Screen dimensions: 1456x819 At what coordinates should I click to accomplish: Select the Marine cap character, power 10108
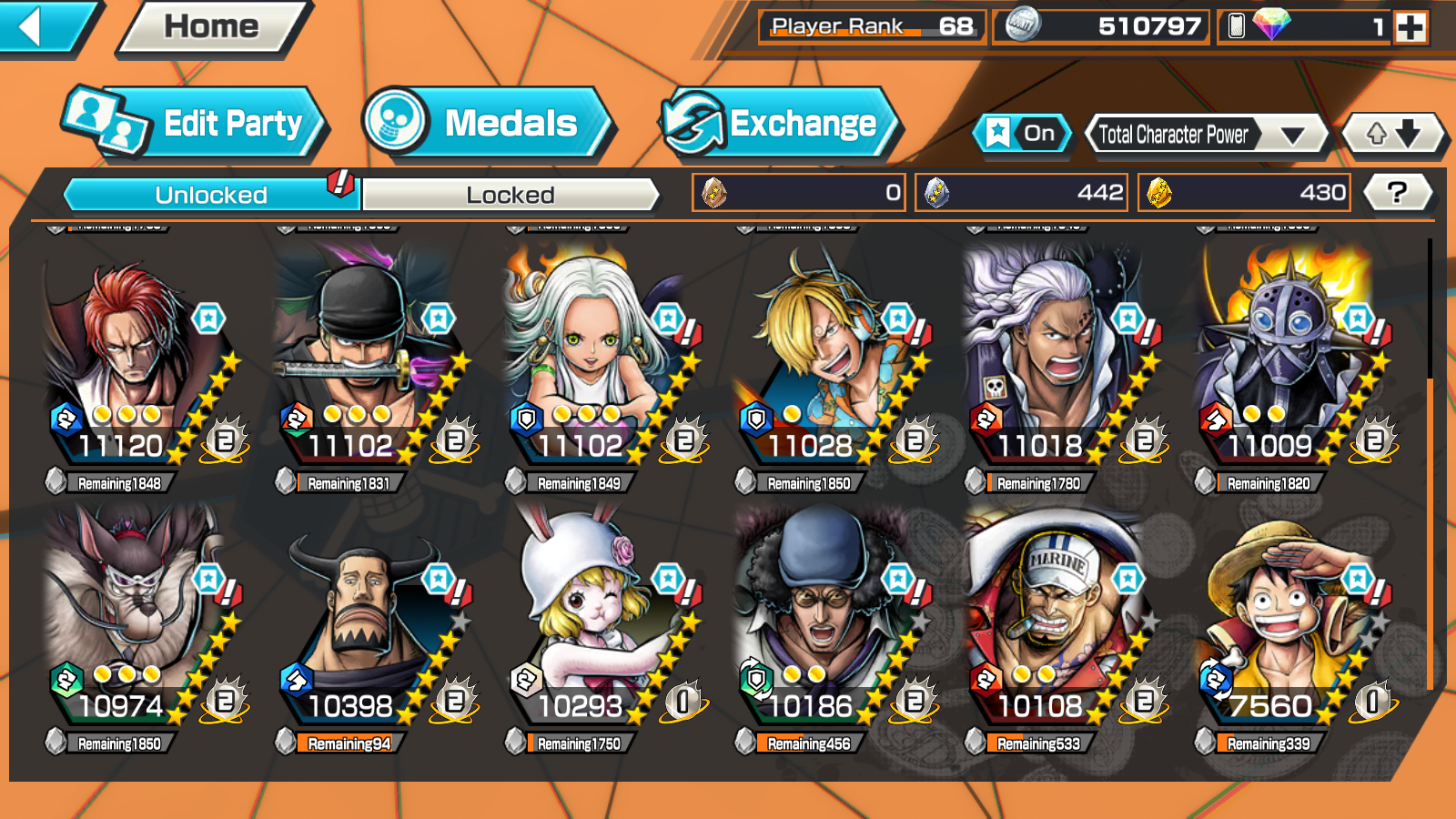tap(1056, 624)
